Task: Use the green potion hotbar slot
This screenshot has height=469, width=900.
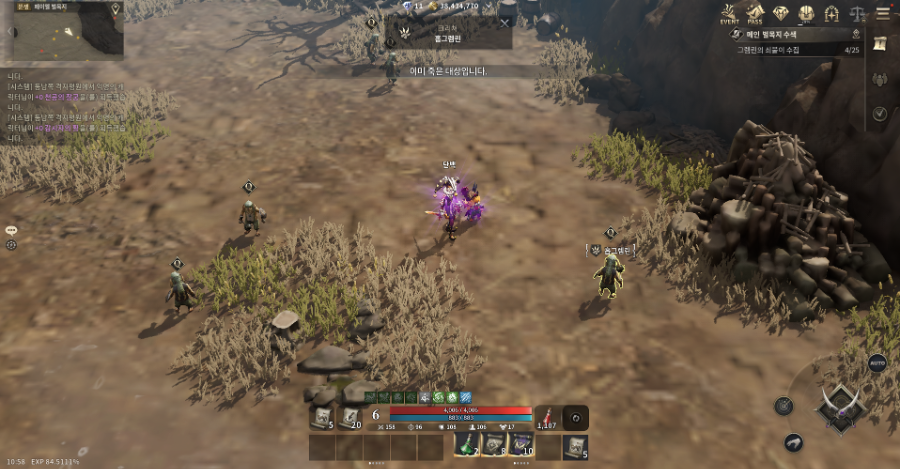Action: [467, 445]
